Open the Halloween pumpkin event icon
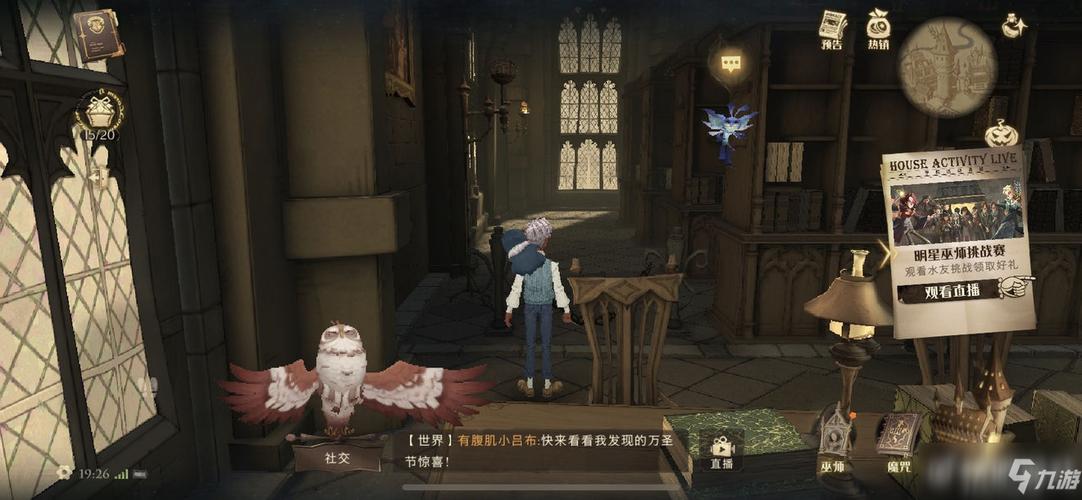This screenshot has width=1082, height=500. click(1000, 133)
